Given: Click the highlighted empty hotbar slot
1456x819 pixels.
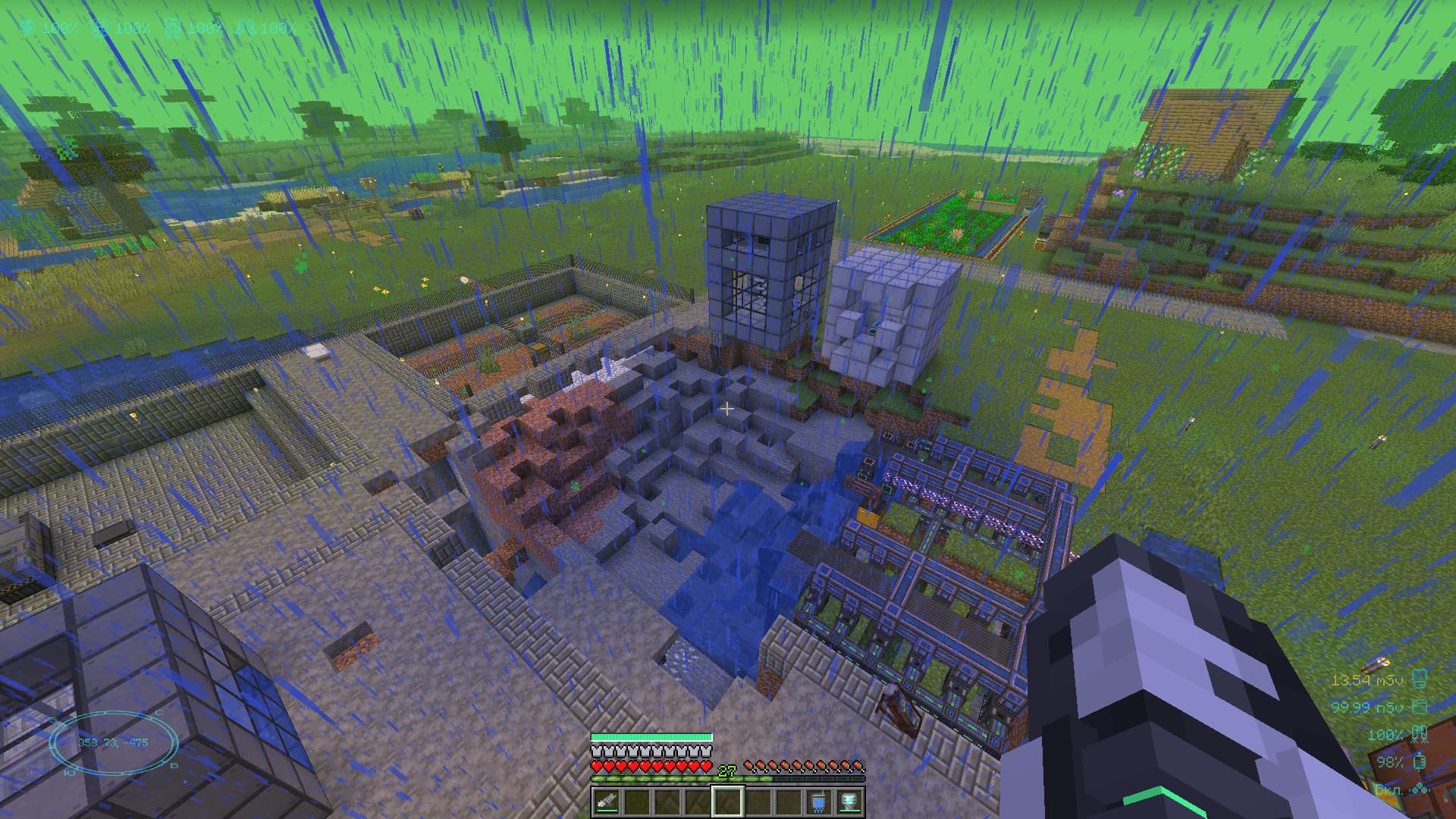Looking at the screenshot, I should 727,801.
